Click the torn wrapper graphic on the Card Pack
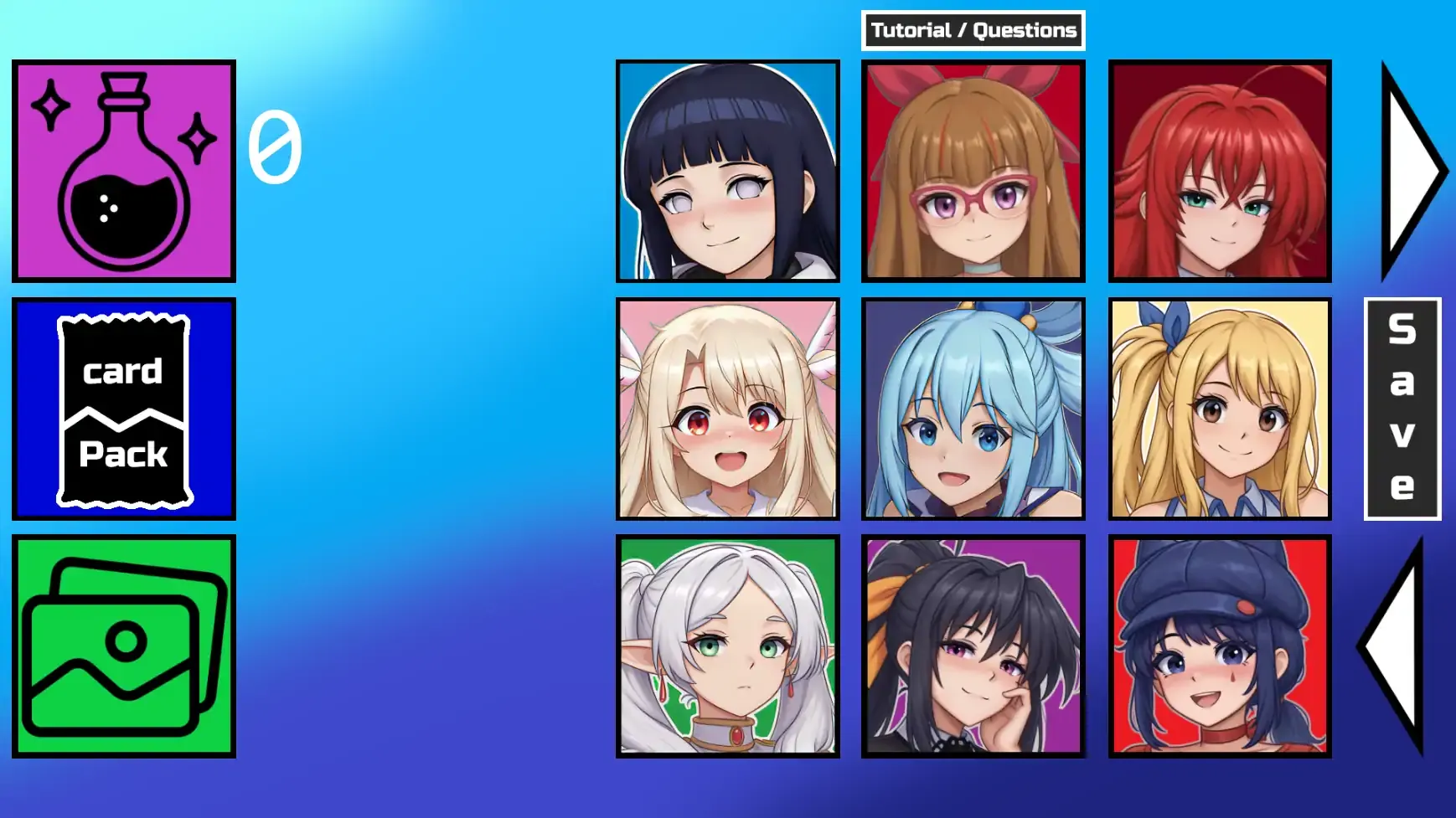The image size is (1456, 818). point(124,410)
